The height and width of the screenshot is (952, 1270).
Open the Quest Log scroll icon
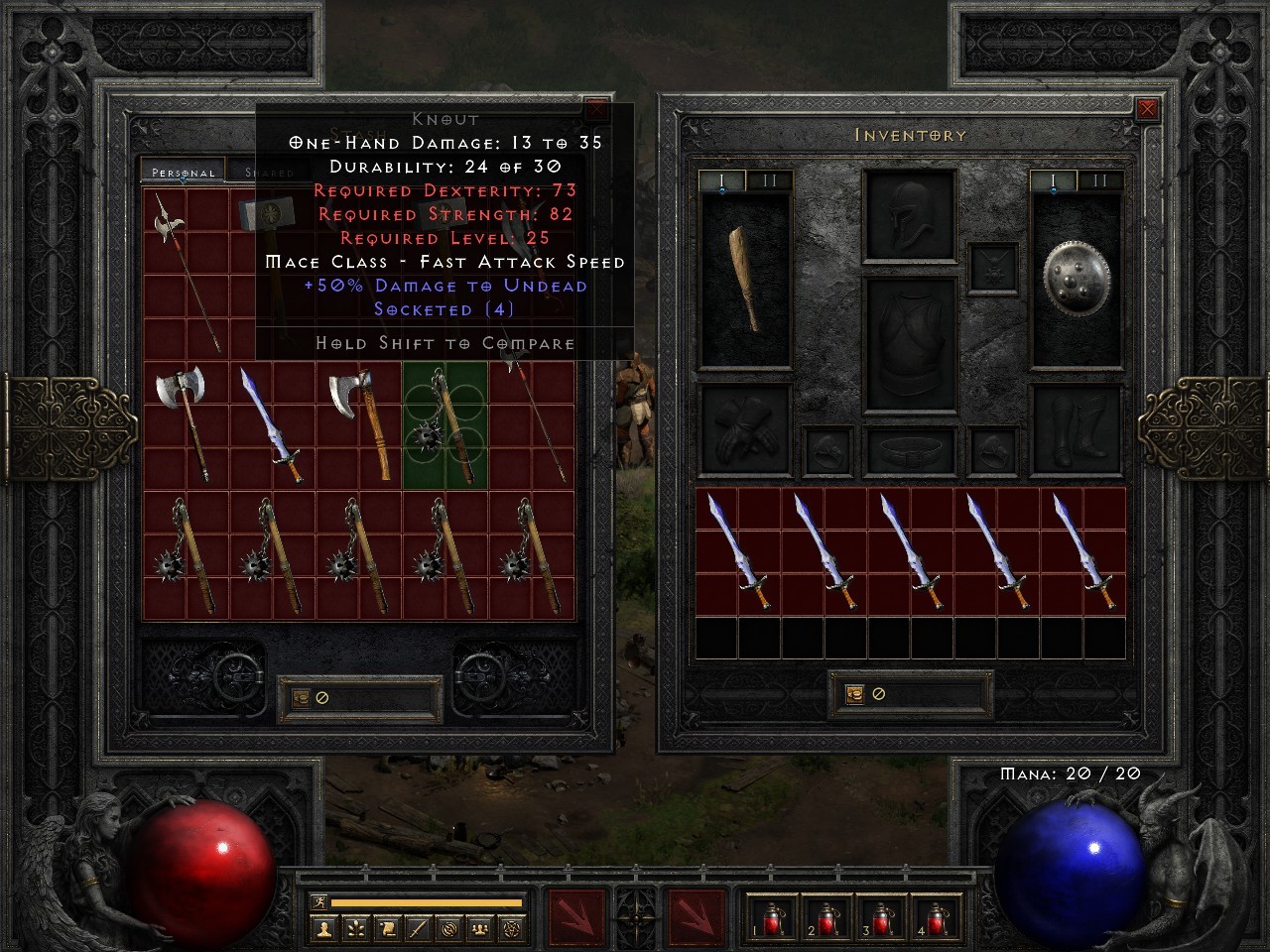pos(385,927)
